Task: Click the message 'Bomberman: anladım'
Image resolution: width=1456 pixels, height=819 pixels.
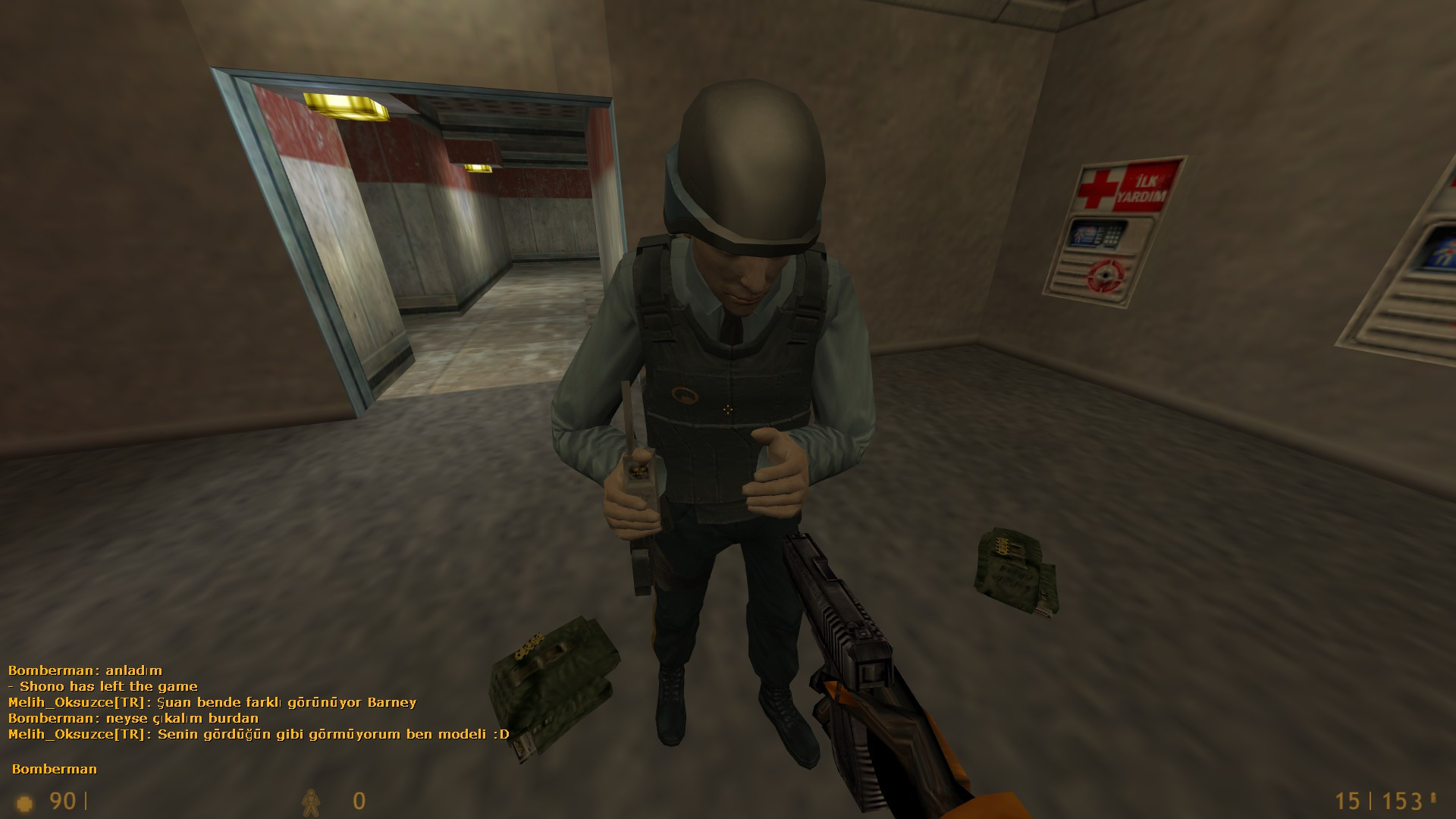Action: click(83, 670)
